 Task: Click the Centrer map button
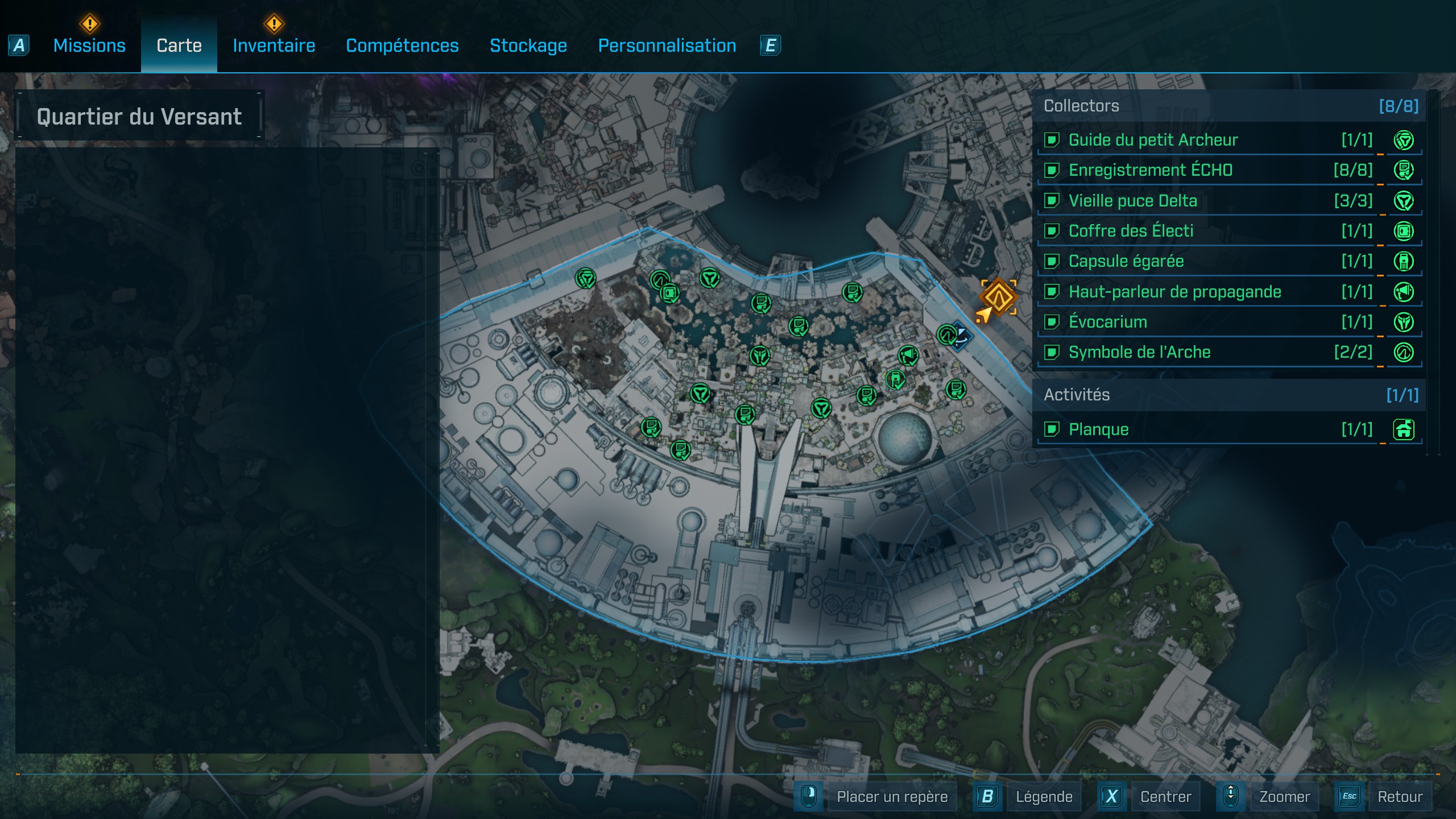[1165, 797]
